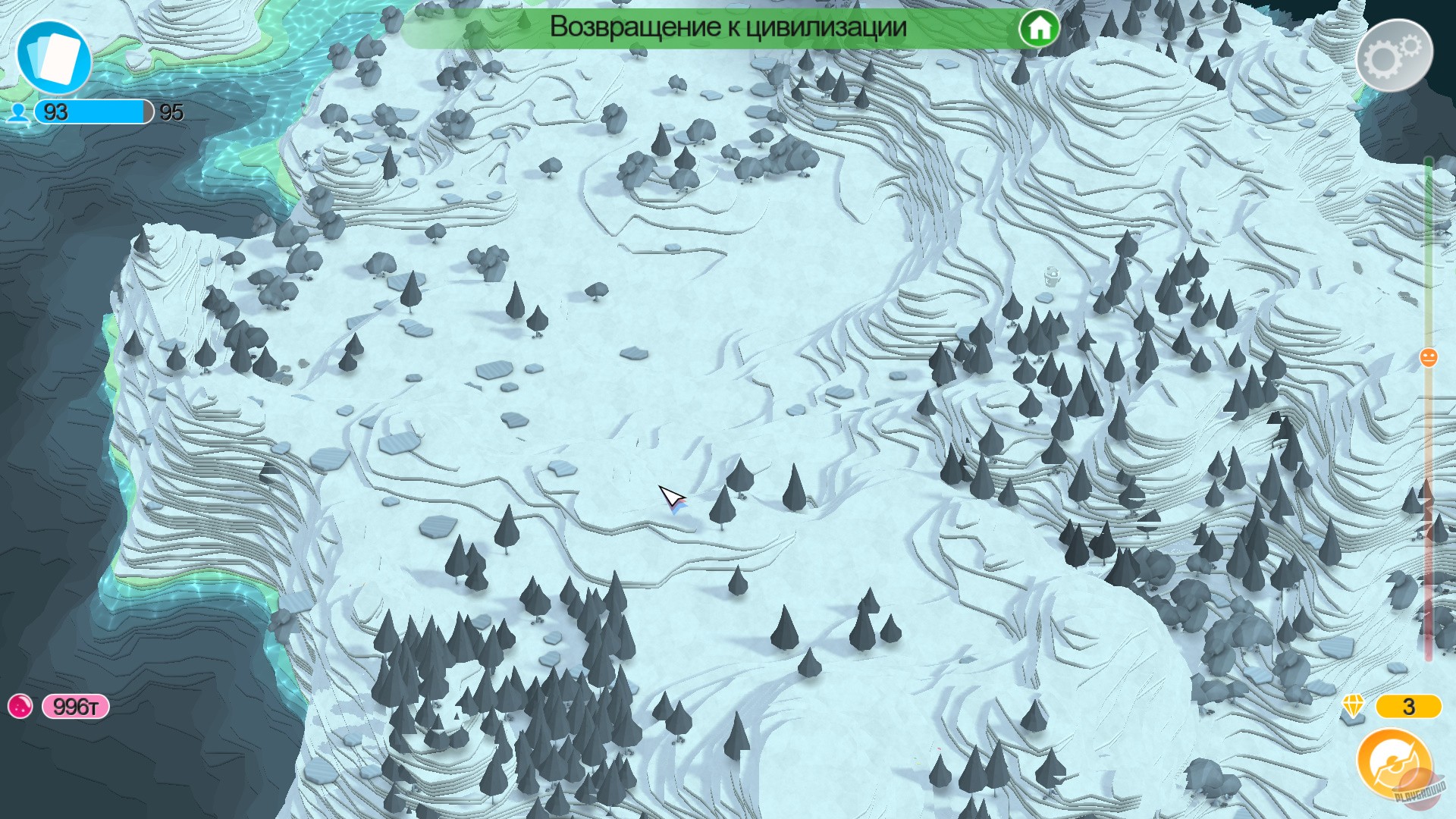Click the resource counter showing 996т

point(74,705)
